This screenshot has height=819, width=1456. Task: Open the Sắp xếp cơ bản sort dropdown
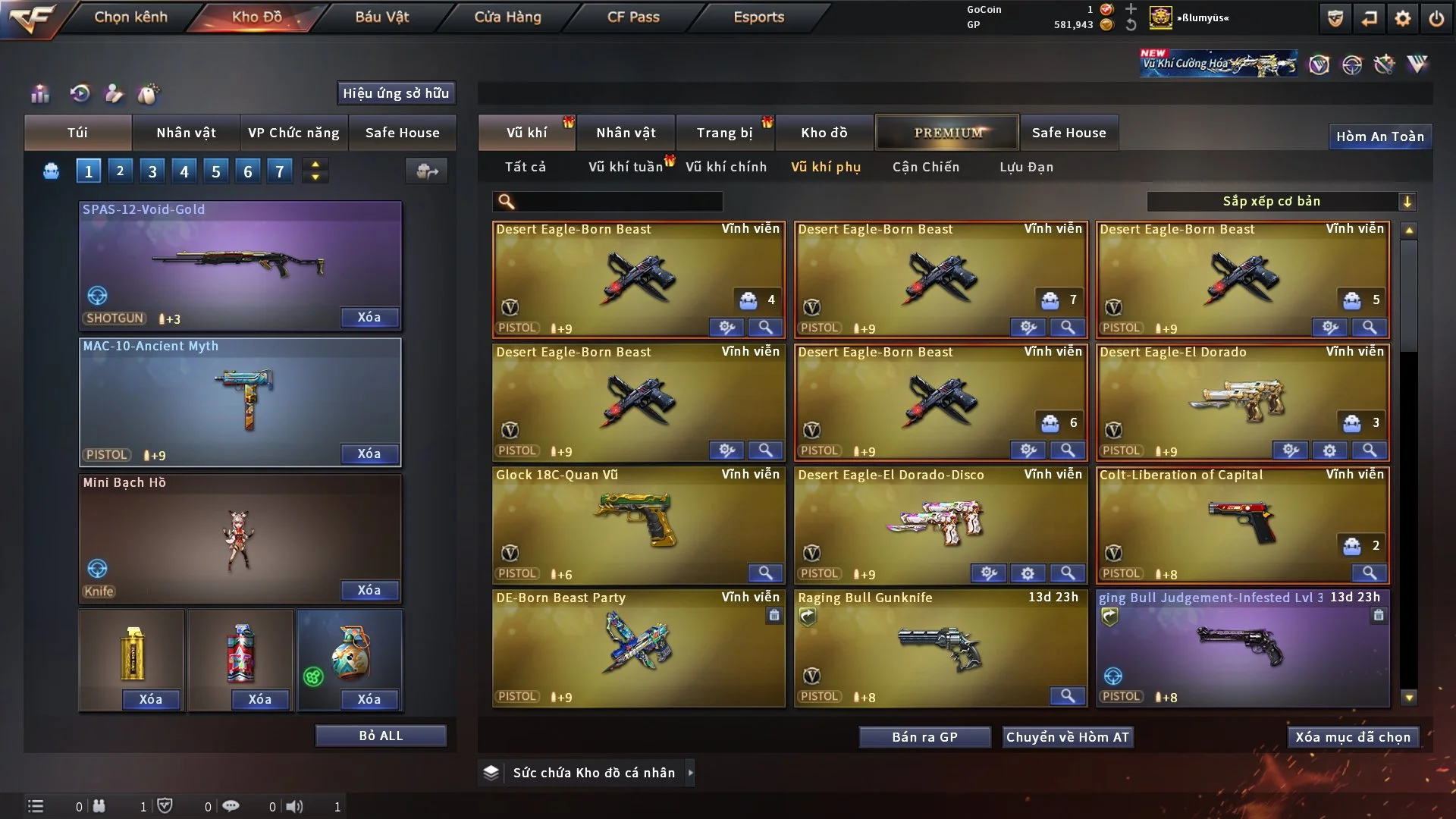tap(1281, 202)
